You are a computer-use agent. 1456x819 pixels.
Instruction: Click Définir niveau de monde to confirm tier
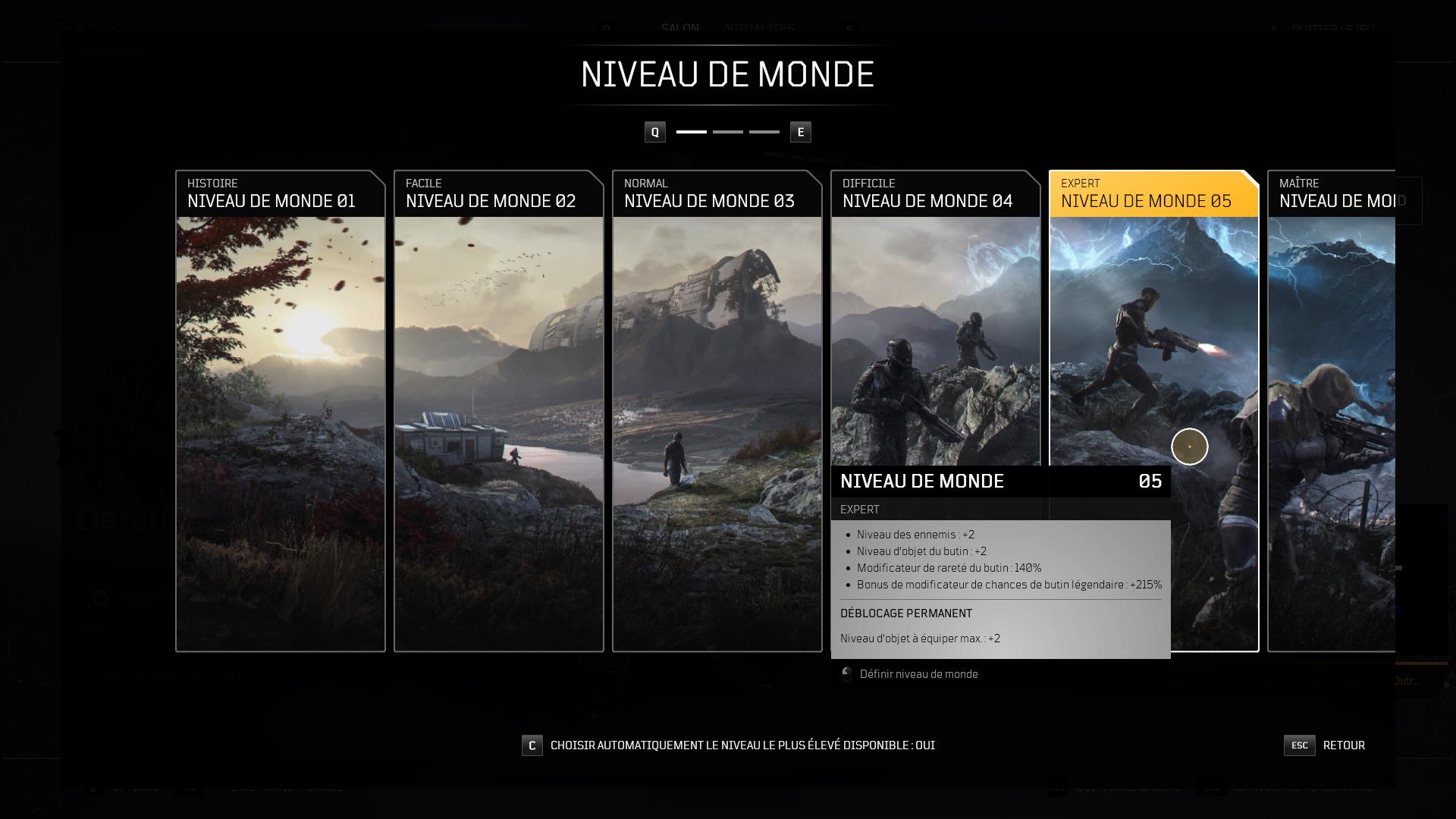pyautogui.click(x=919, y=674)
